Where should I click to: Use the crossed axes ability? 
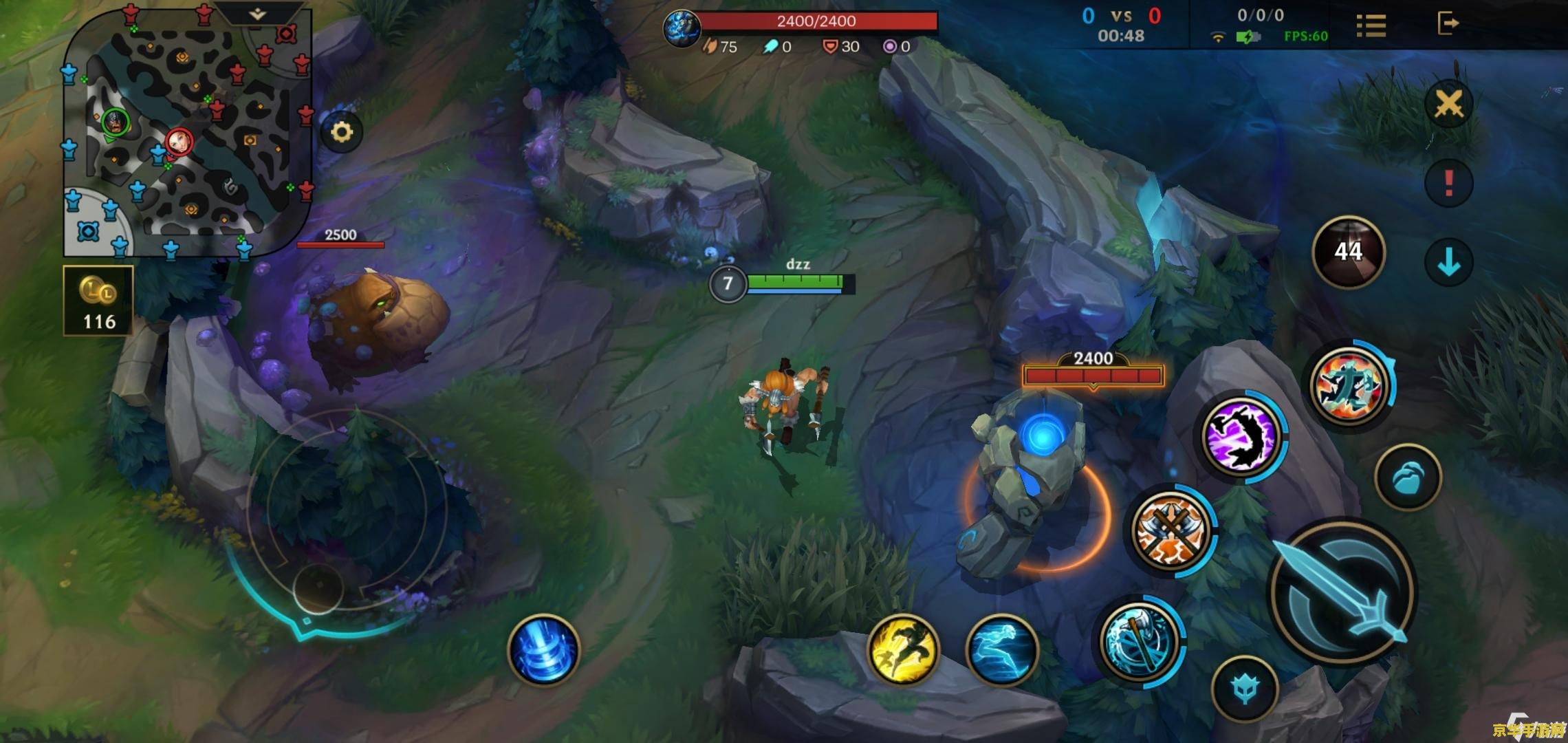tap(1171, 529)
